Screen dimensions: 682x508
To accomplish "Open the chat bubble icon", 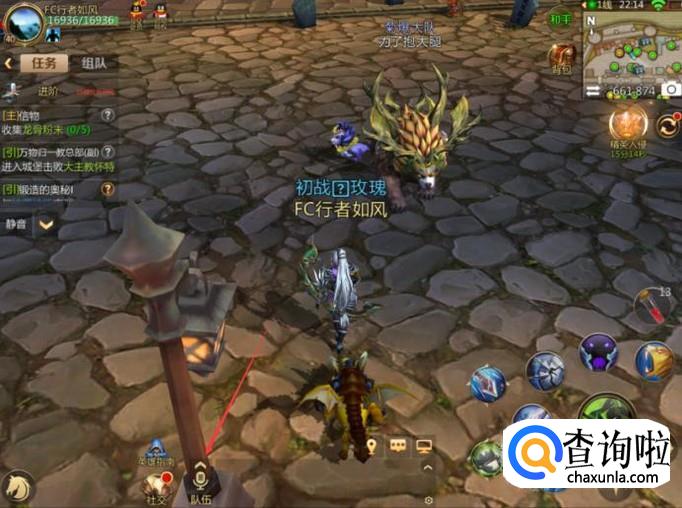I will point(398,446).
